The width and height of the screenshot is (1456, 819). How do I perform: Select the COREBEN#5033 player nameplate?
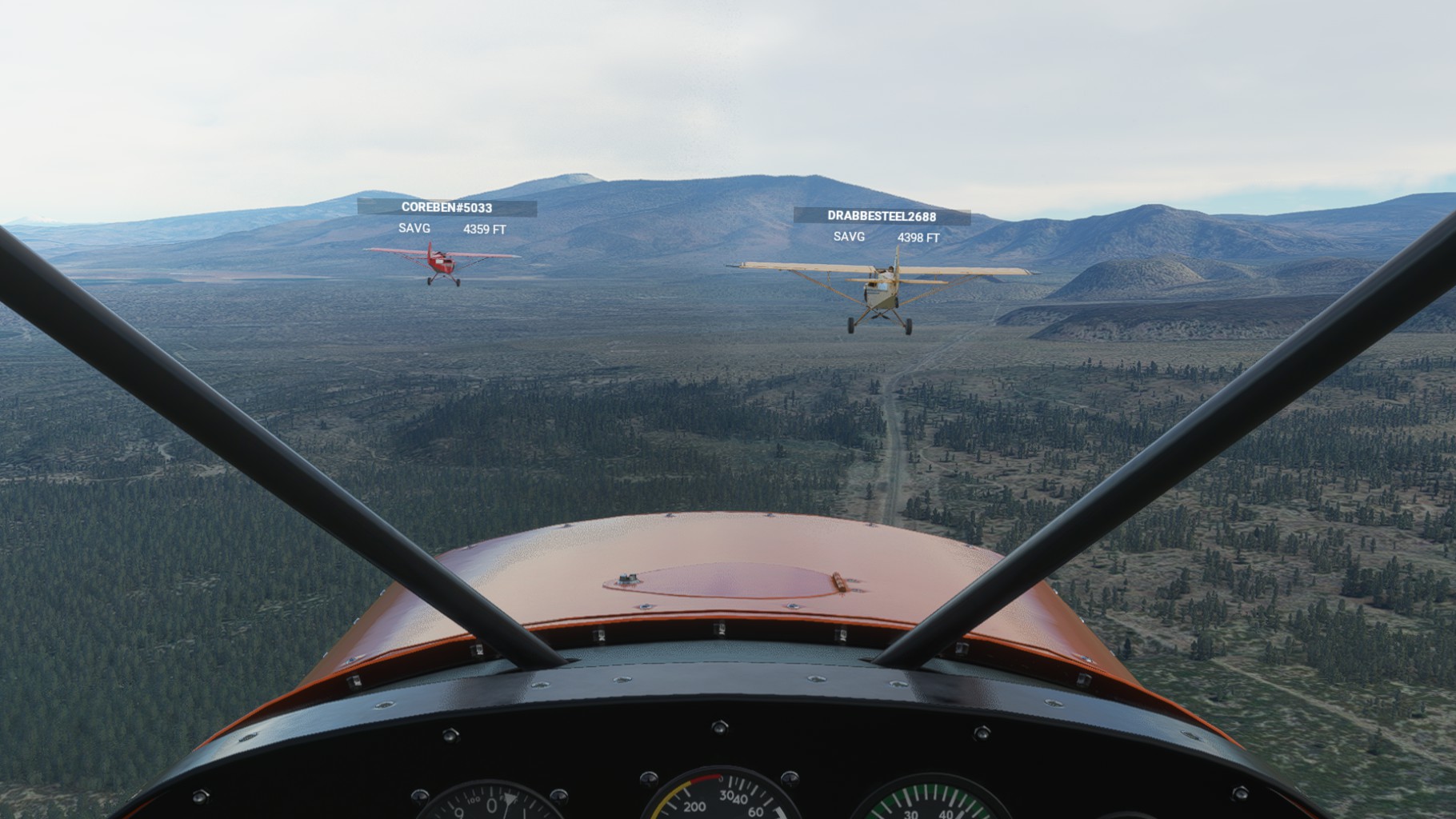446,208
